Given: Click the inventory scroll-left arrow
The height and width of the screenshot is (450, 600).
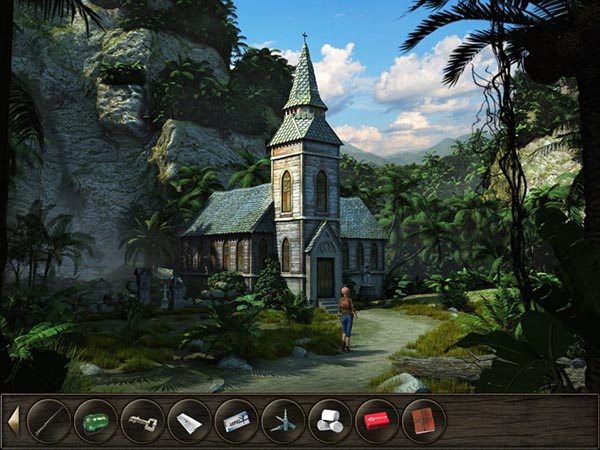Looking at the screenshot, I should click(13, 421).
